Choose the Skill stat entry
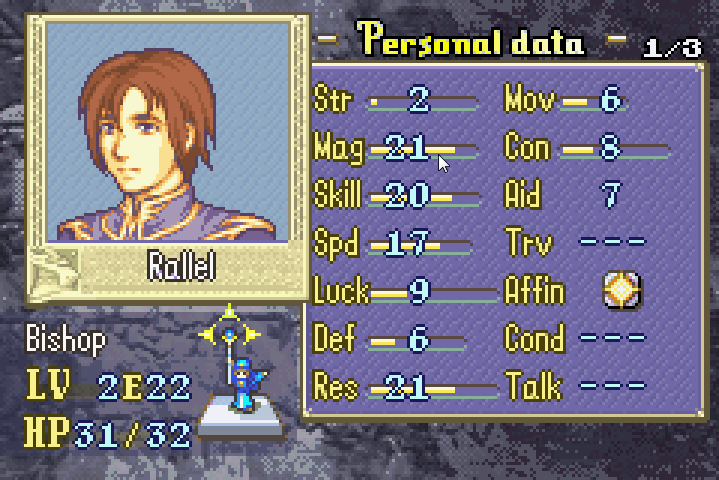Screen dimensions: 719x480 click(x=400, y=196)
